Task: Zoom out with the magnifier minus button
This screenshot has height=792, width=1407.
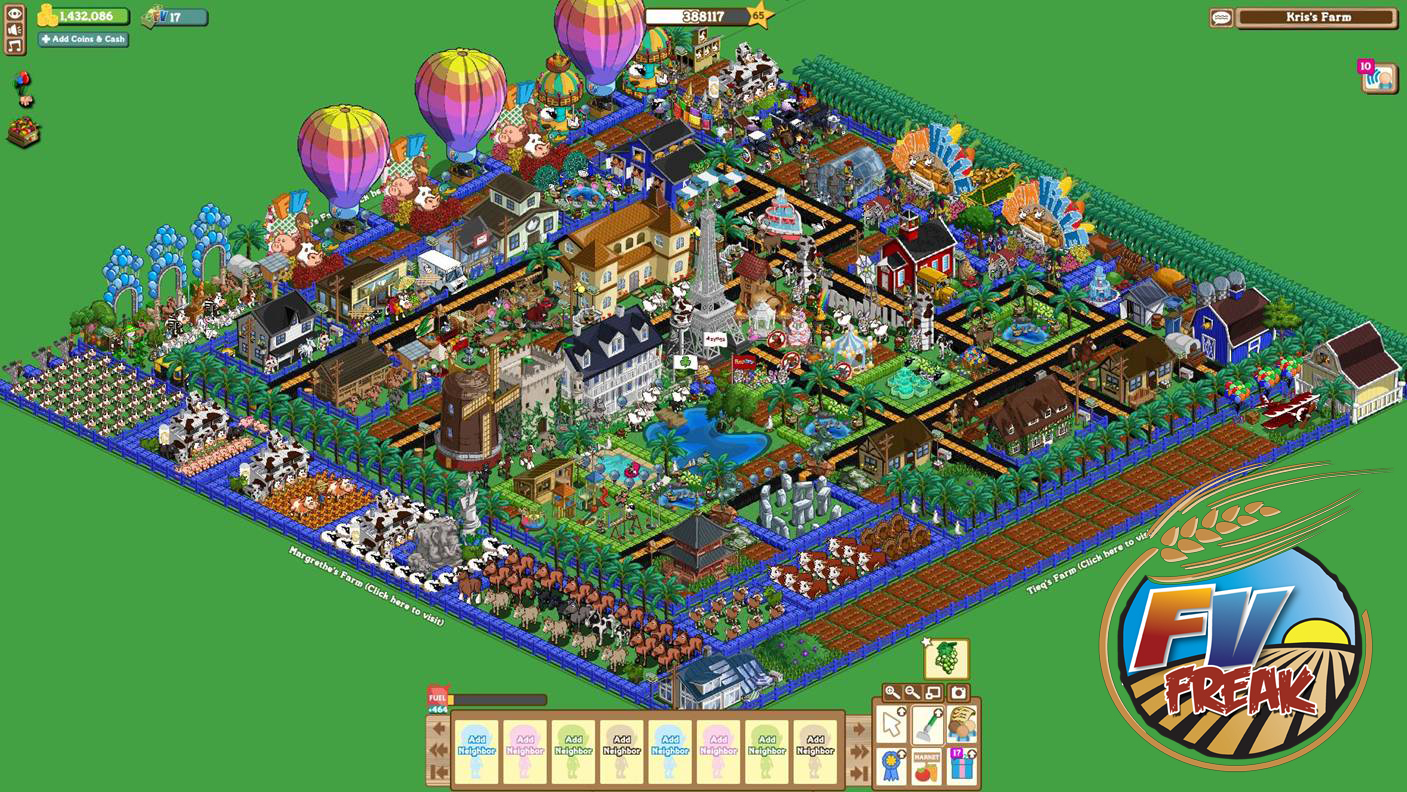Action: 913,693
